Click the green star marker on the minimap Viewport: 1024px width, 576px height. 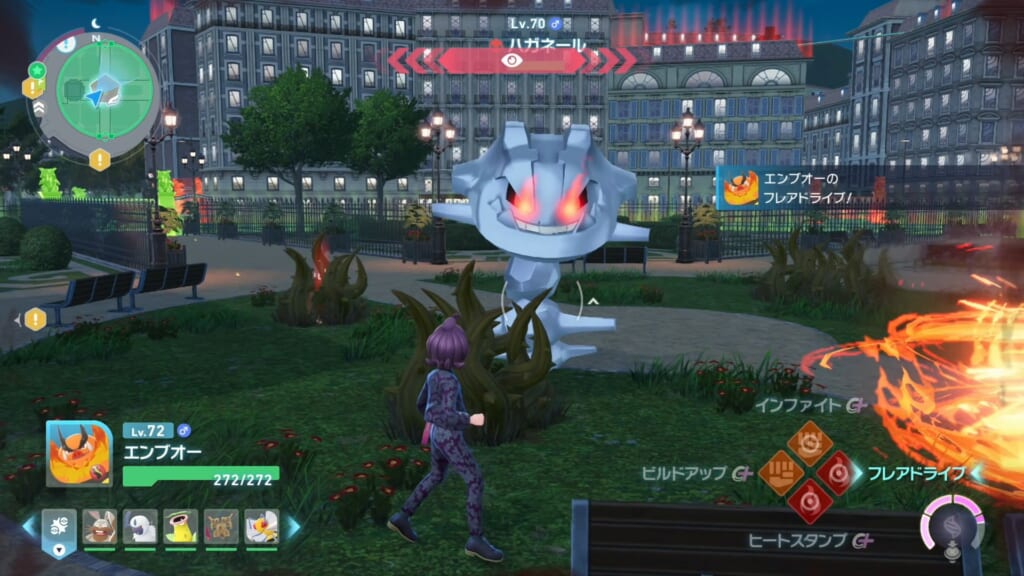[38, 70]
